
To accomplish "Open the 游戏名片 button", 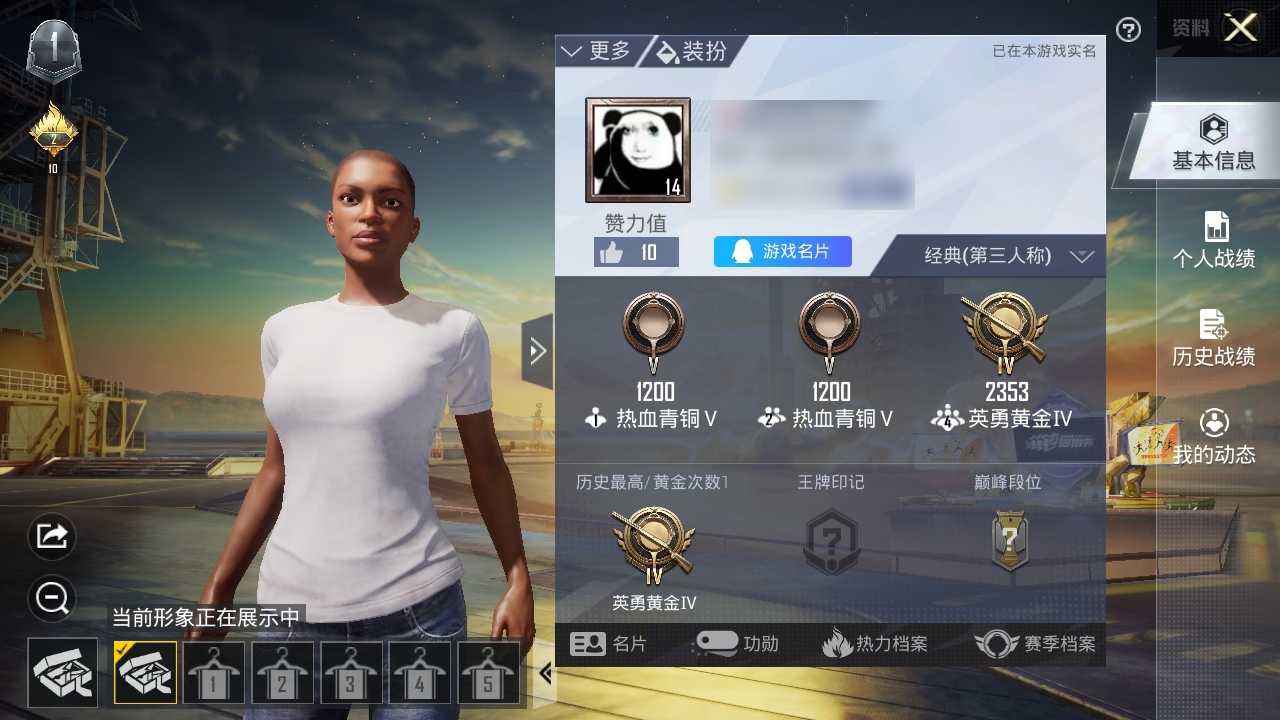I will [782, 252].
